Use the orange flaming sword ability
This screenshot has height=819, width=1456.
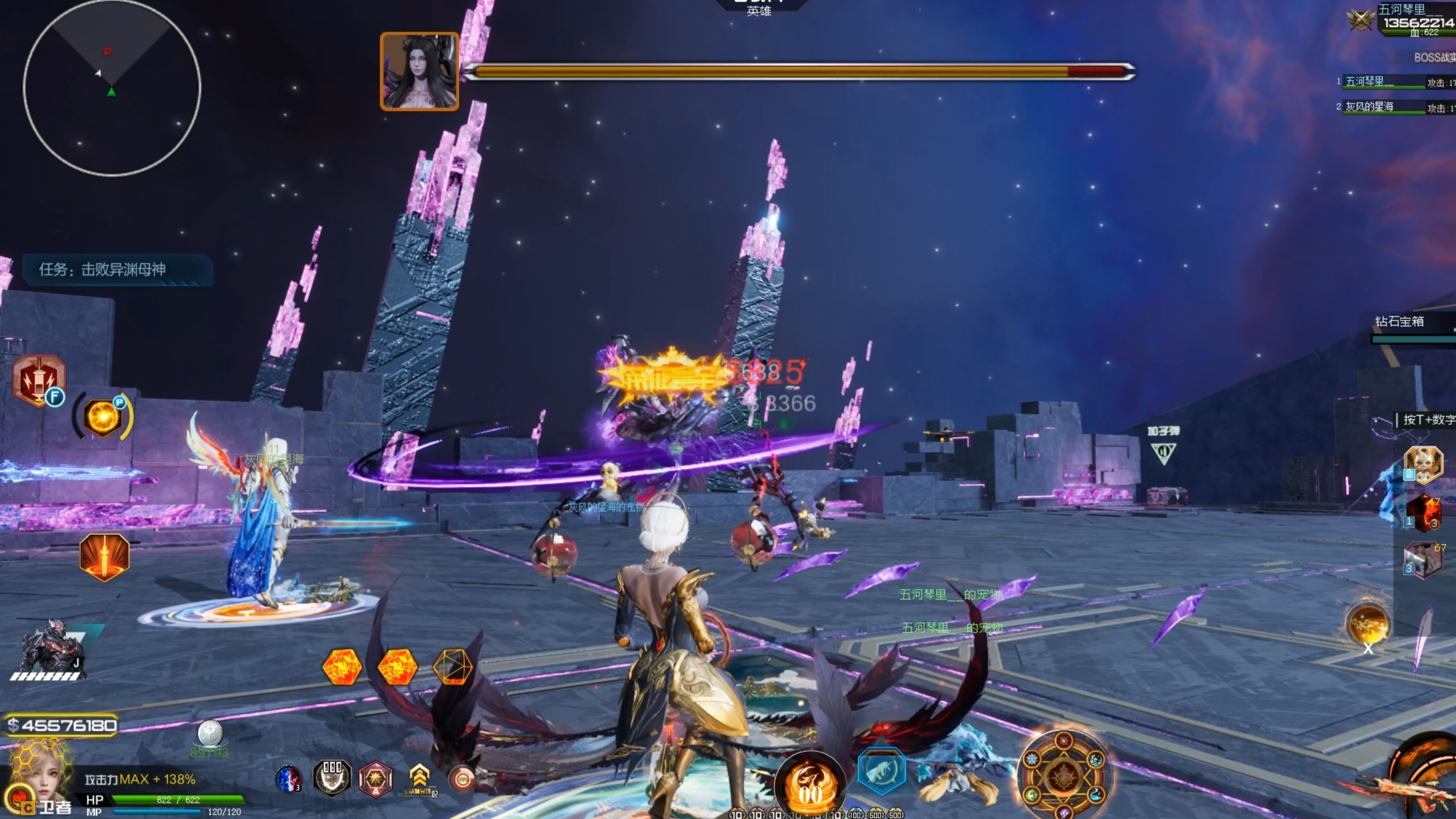[104, 556]
